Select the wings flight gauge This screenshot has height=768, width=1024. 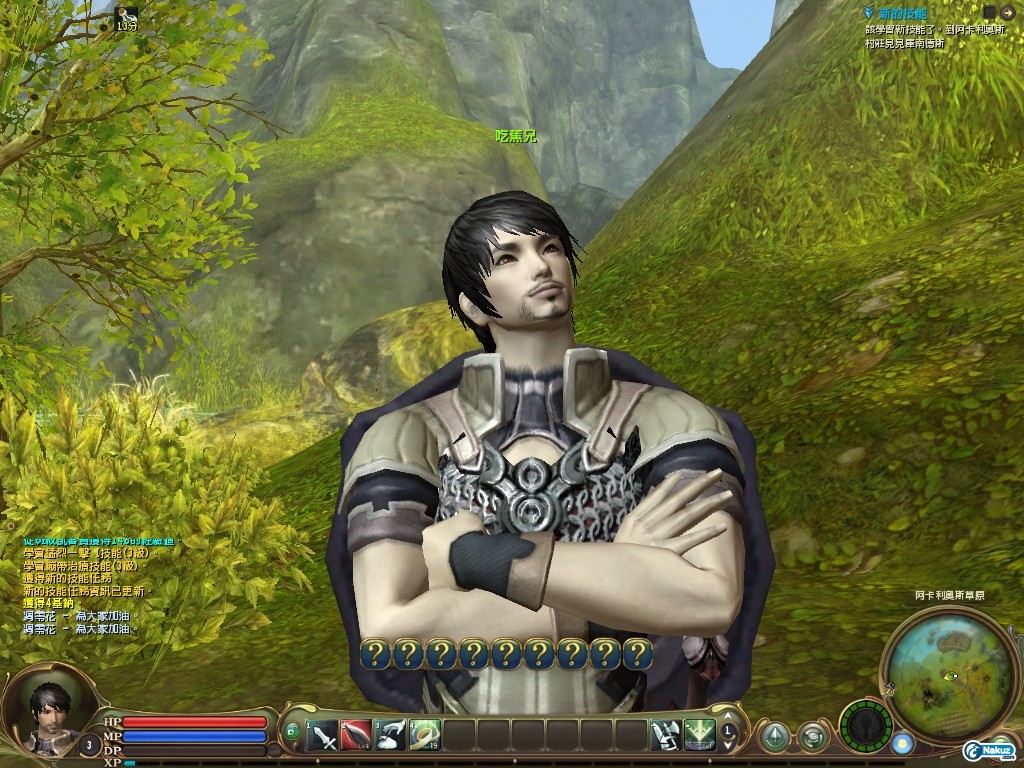865,726
